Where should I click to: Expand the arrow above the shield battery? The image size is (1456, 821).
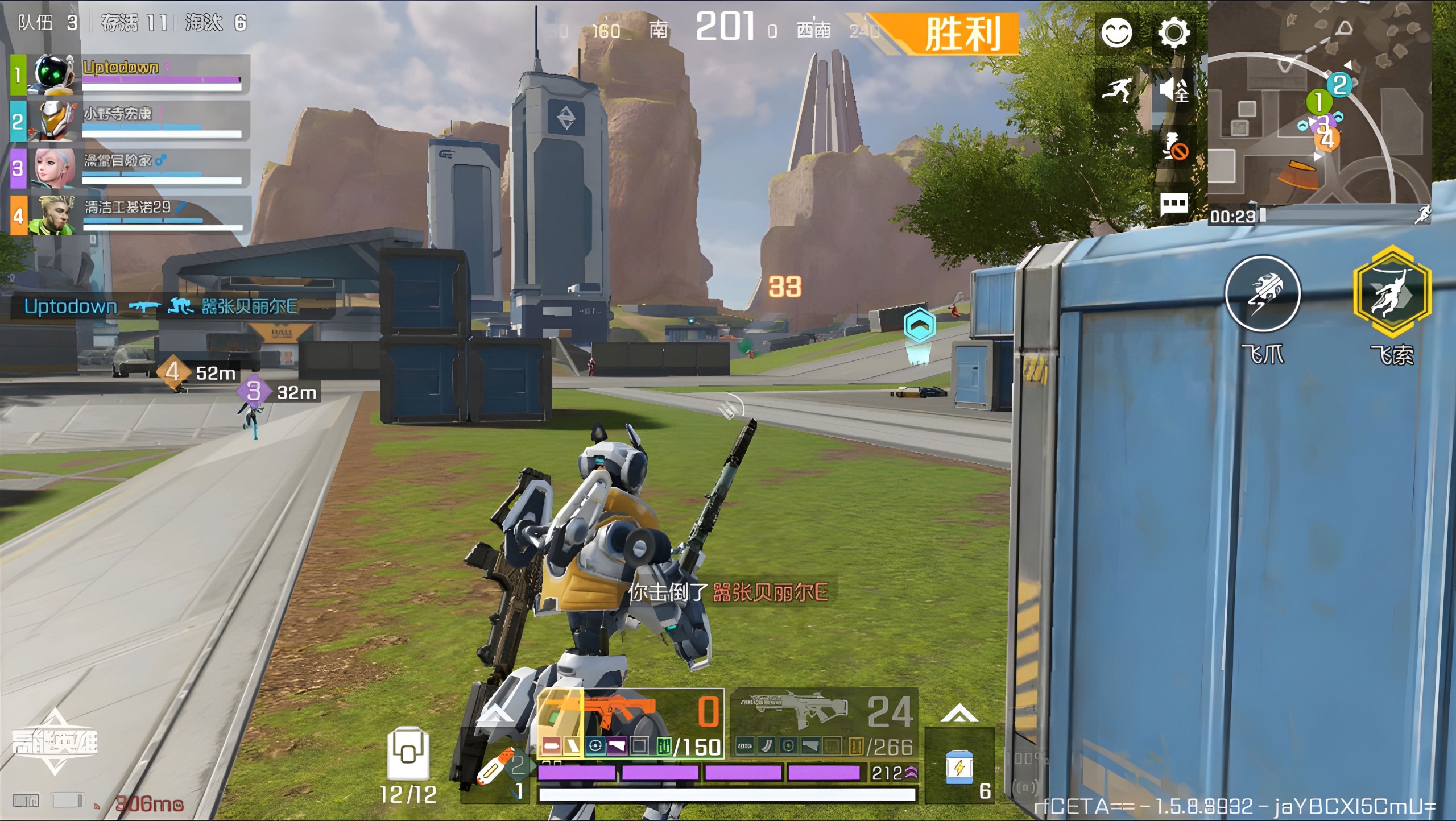pyautogui.click(x=959, y=713)
